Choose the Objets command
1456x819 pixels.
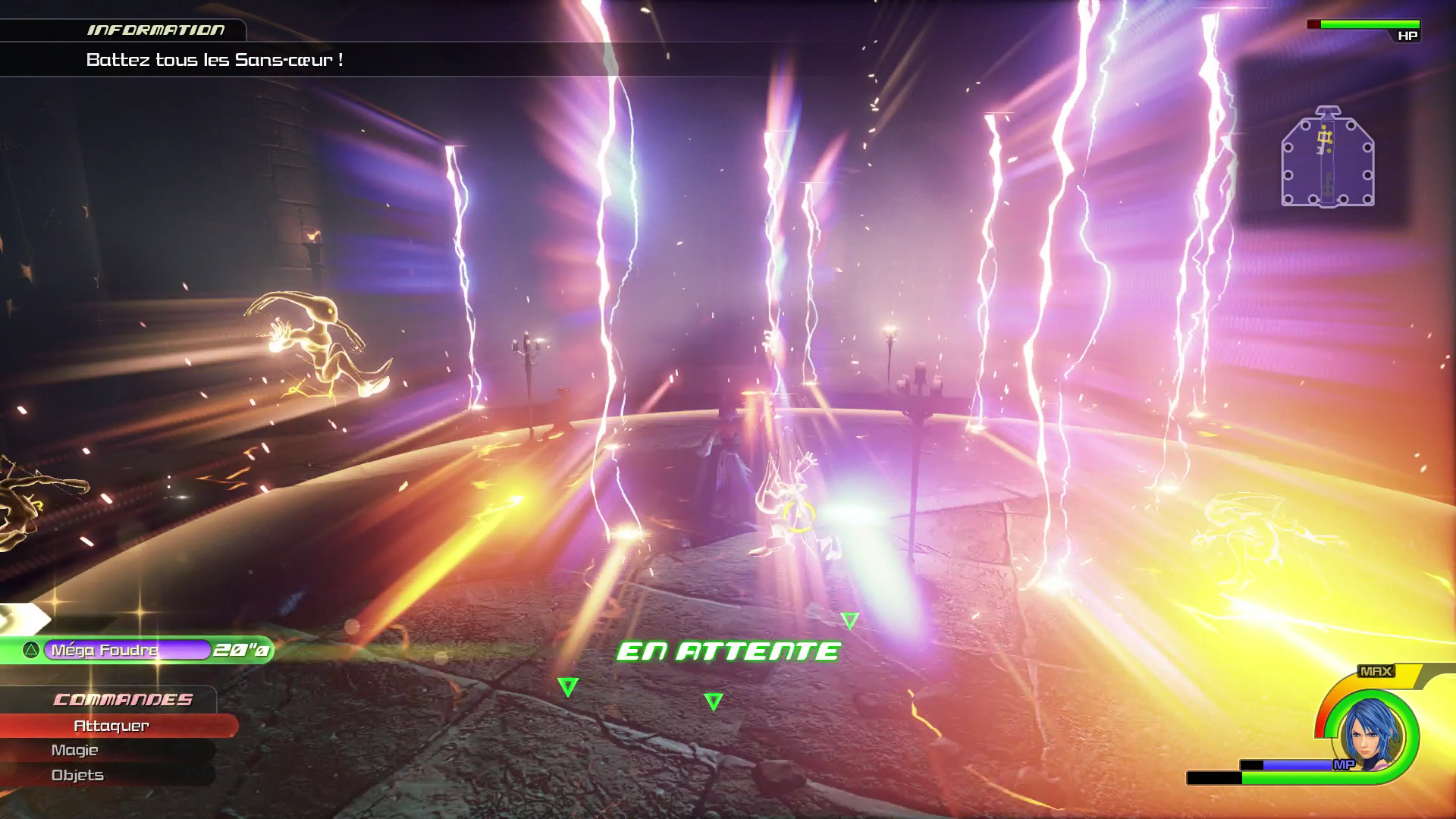click(x=77, y=775)
